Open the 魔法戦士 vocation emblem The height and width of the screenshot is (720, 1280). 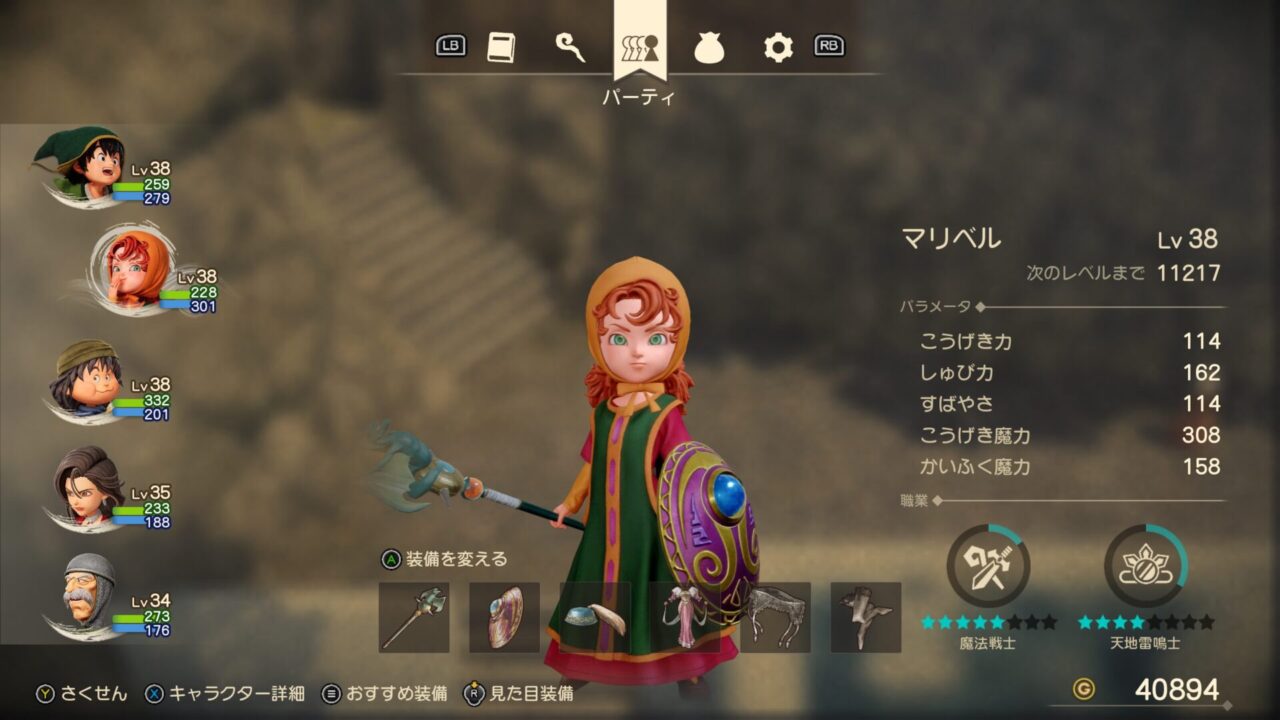pyautogui.click(x=988, y=566)
